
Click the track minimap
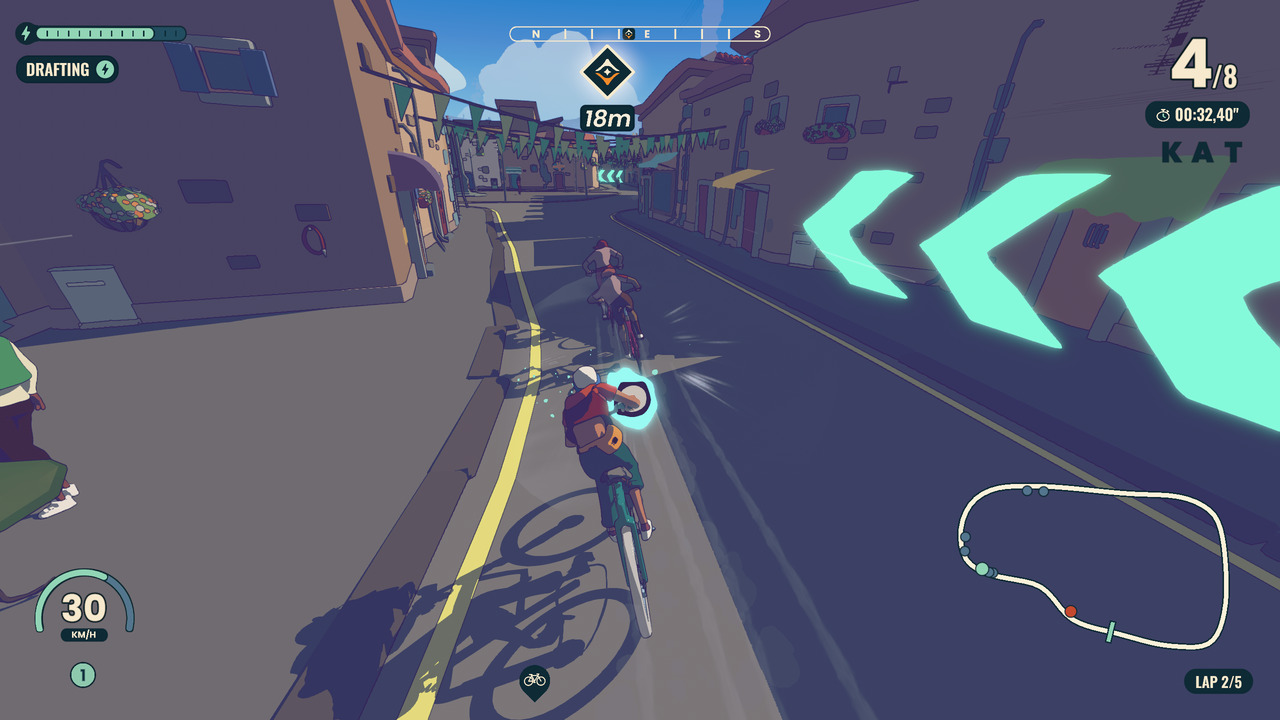tap(1092, 565)
